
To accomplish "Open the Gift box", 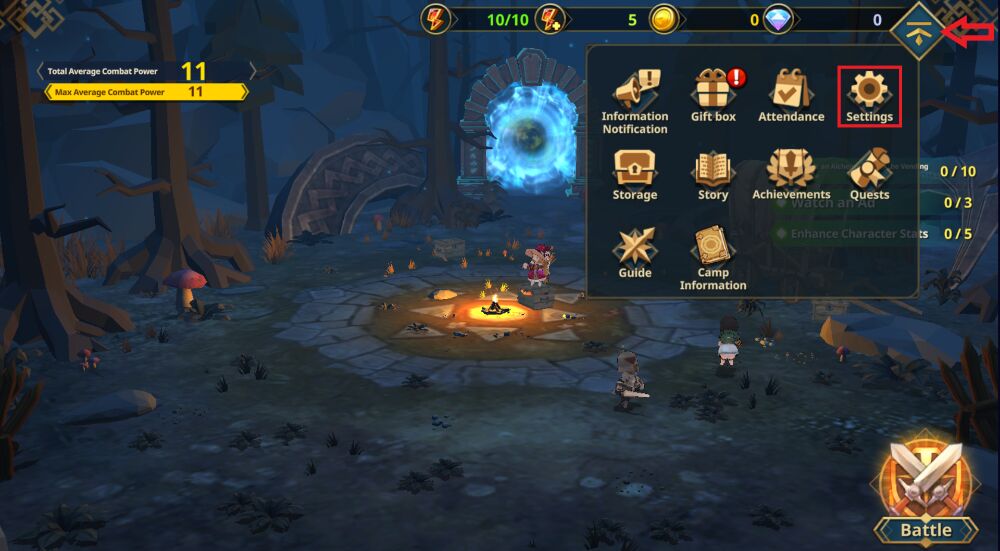I will pos(713,96).
